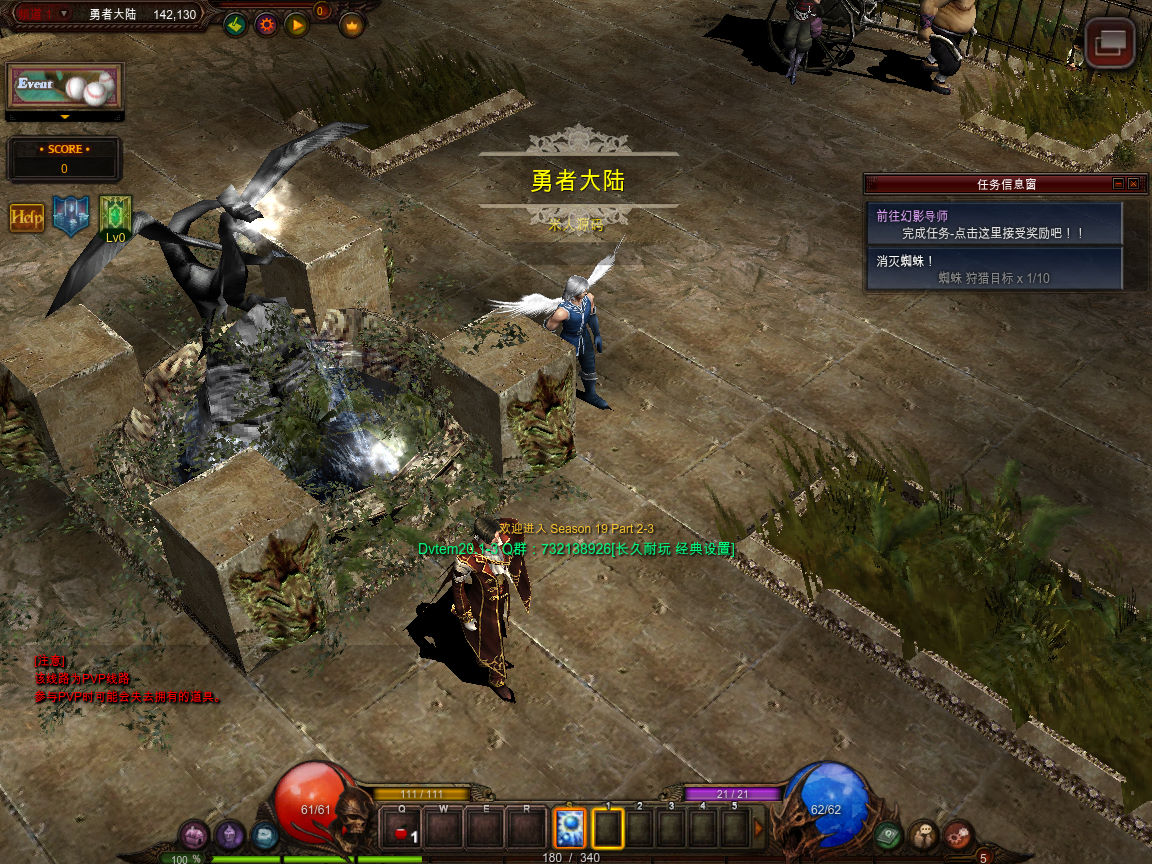Claim the 前往幻影导师 quest reward

[x=994, y=224]
